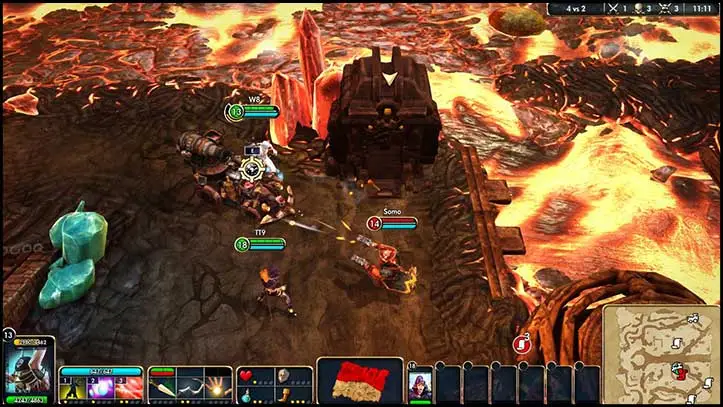723x407 pixels.
Task: Use the red slash third ability
Action: [128, 386]
